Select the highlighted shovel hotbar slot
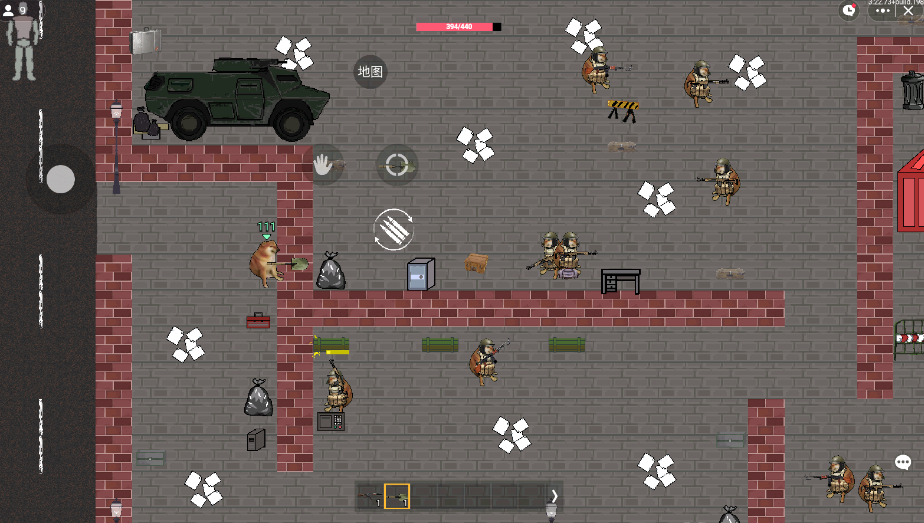924x523 pixels. coord(397,496)
